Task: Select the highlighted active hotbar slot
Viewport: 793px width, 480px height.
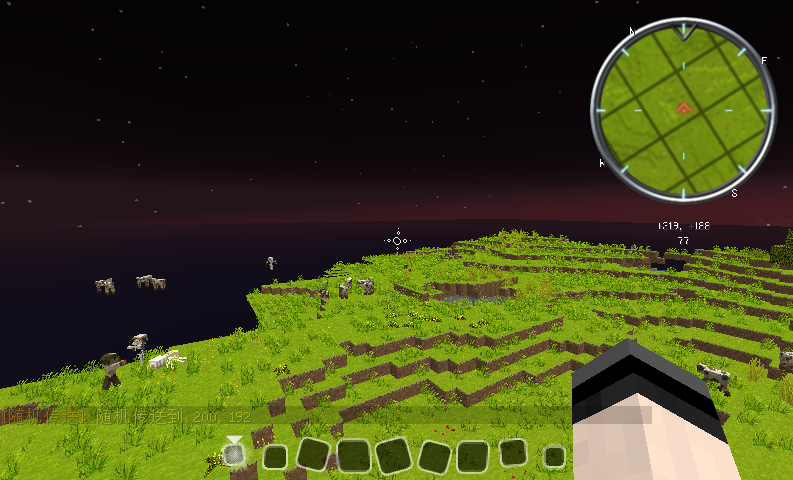Action: (234, 455)
